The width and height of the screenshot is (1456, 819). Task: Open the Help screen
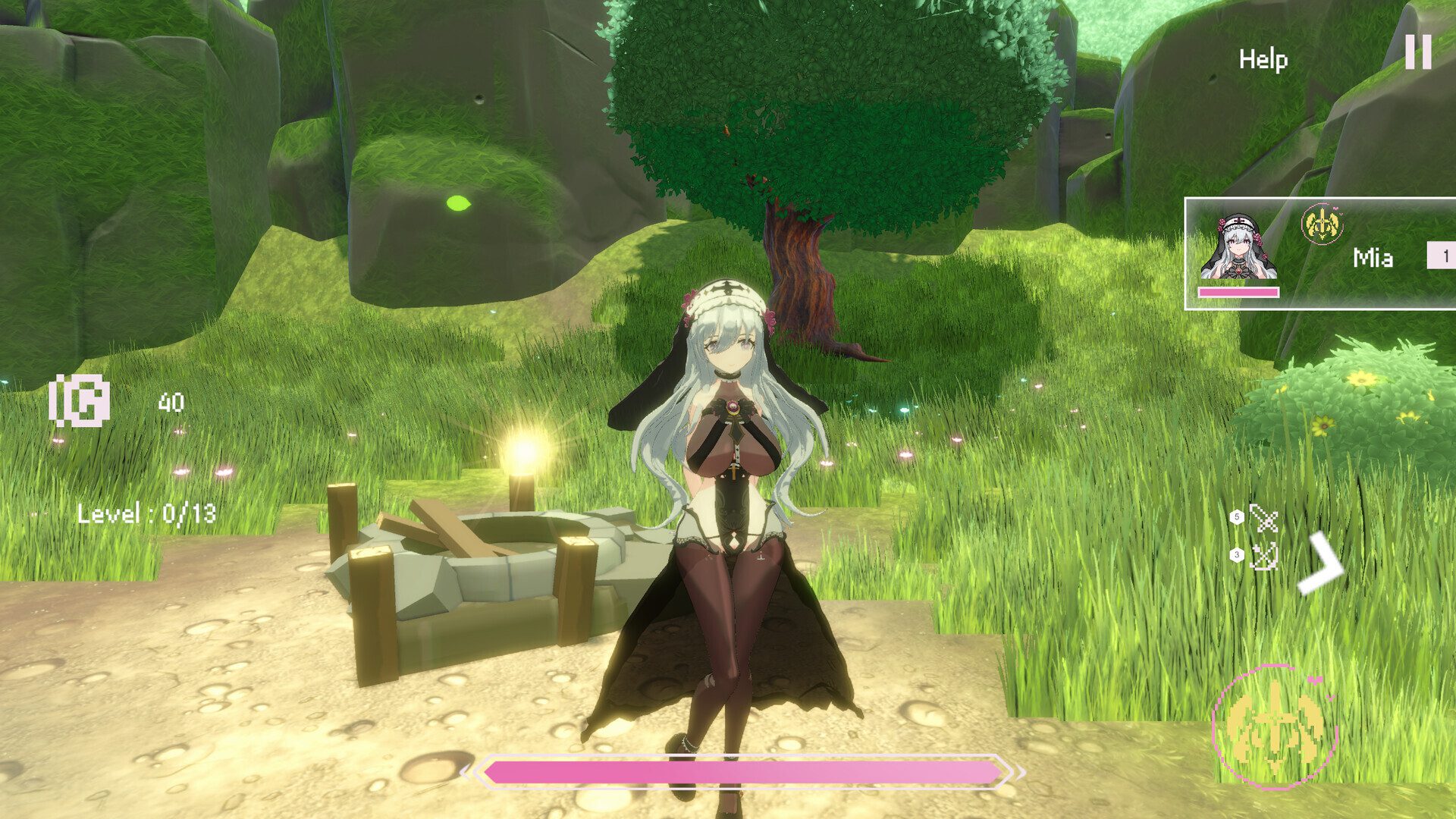(x=1263, y=59)
